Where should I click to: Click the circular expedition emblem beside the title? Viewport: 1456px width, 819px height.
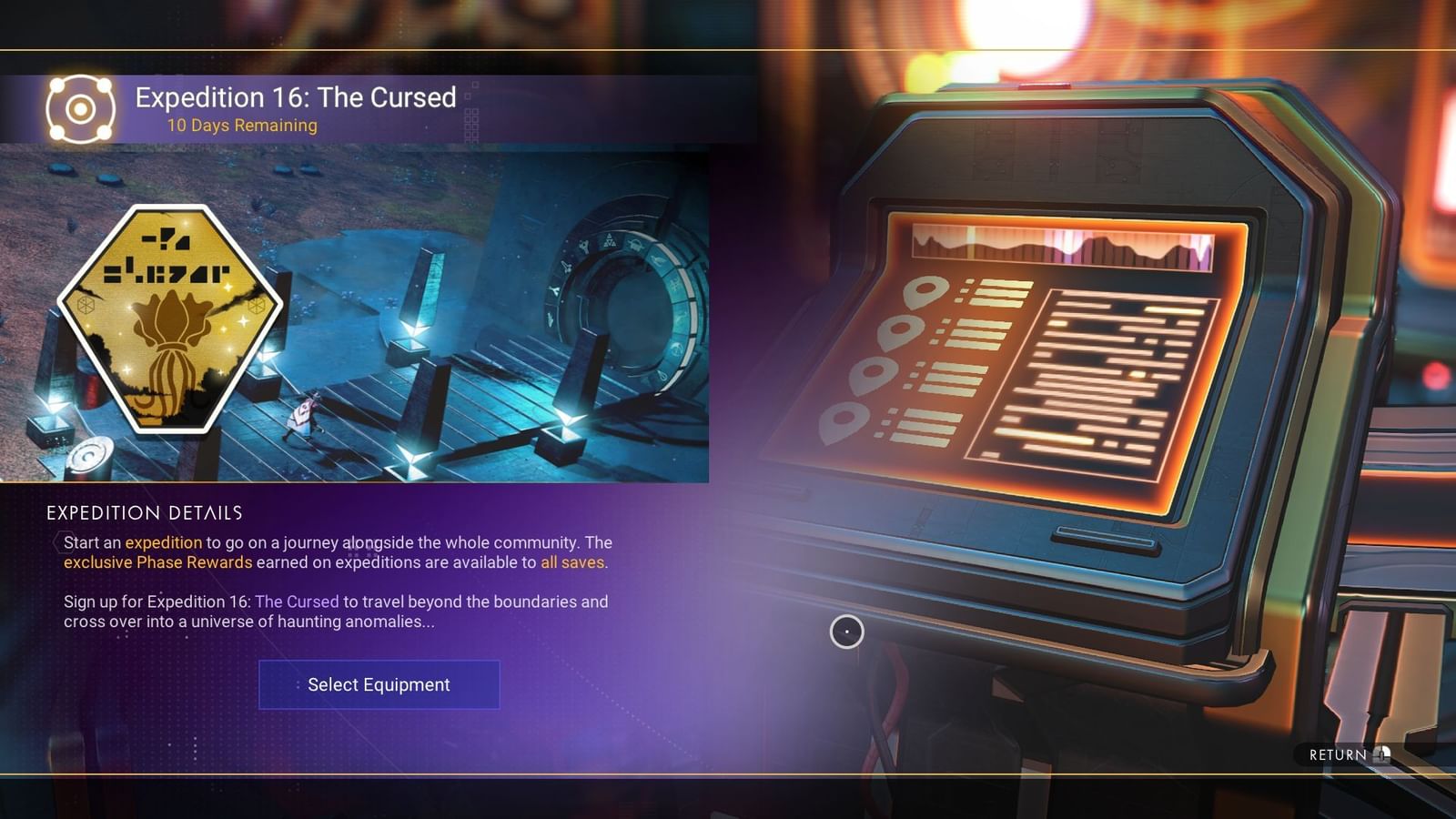80,107
